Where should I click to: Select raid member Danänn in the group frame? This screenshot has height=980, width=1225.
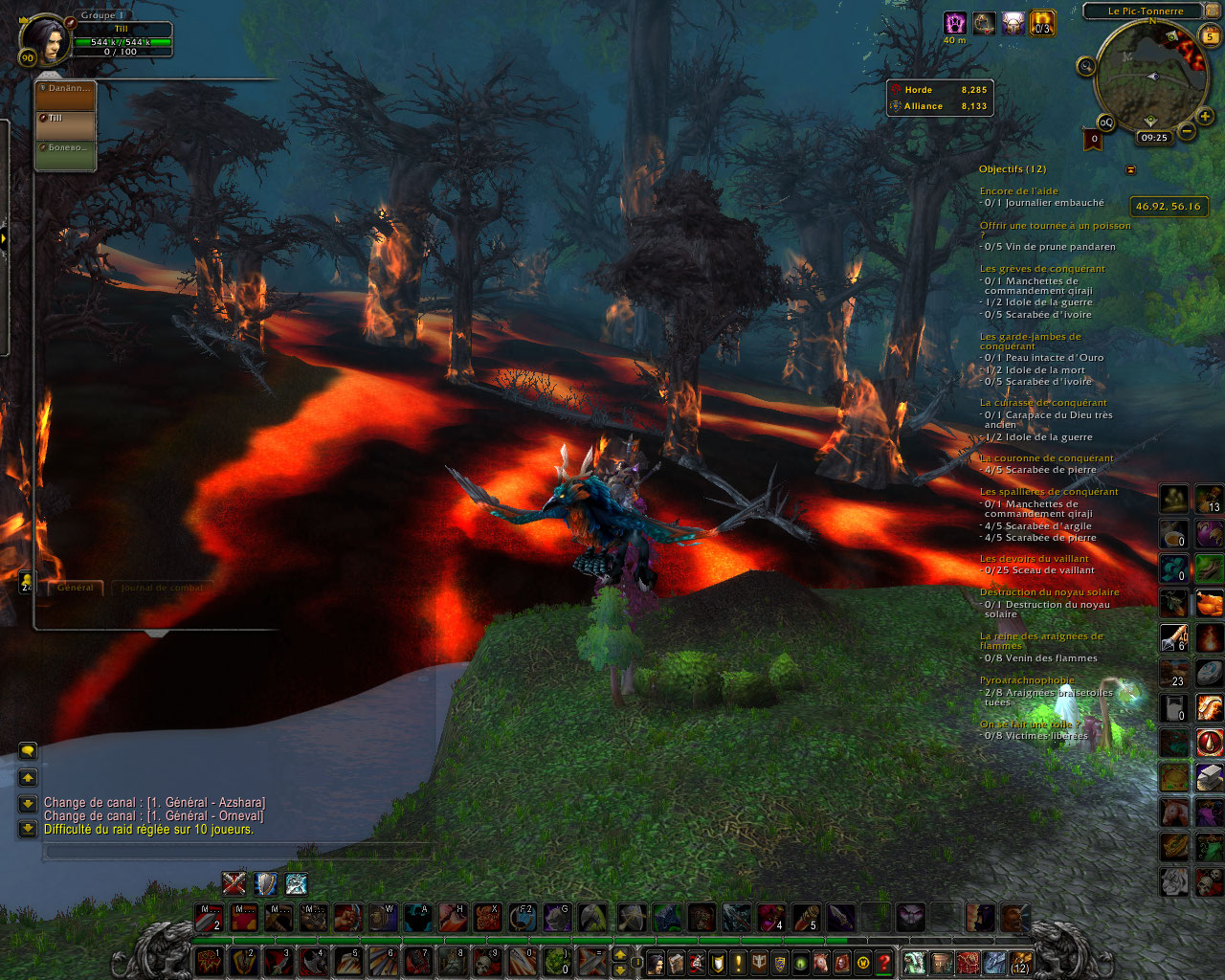pos(65,96)
